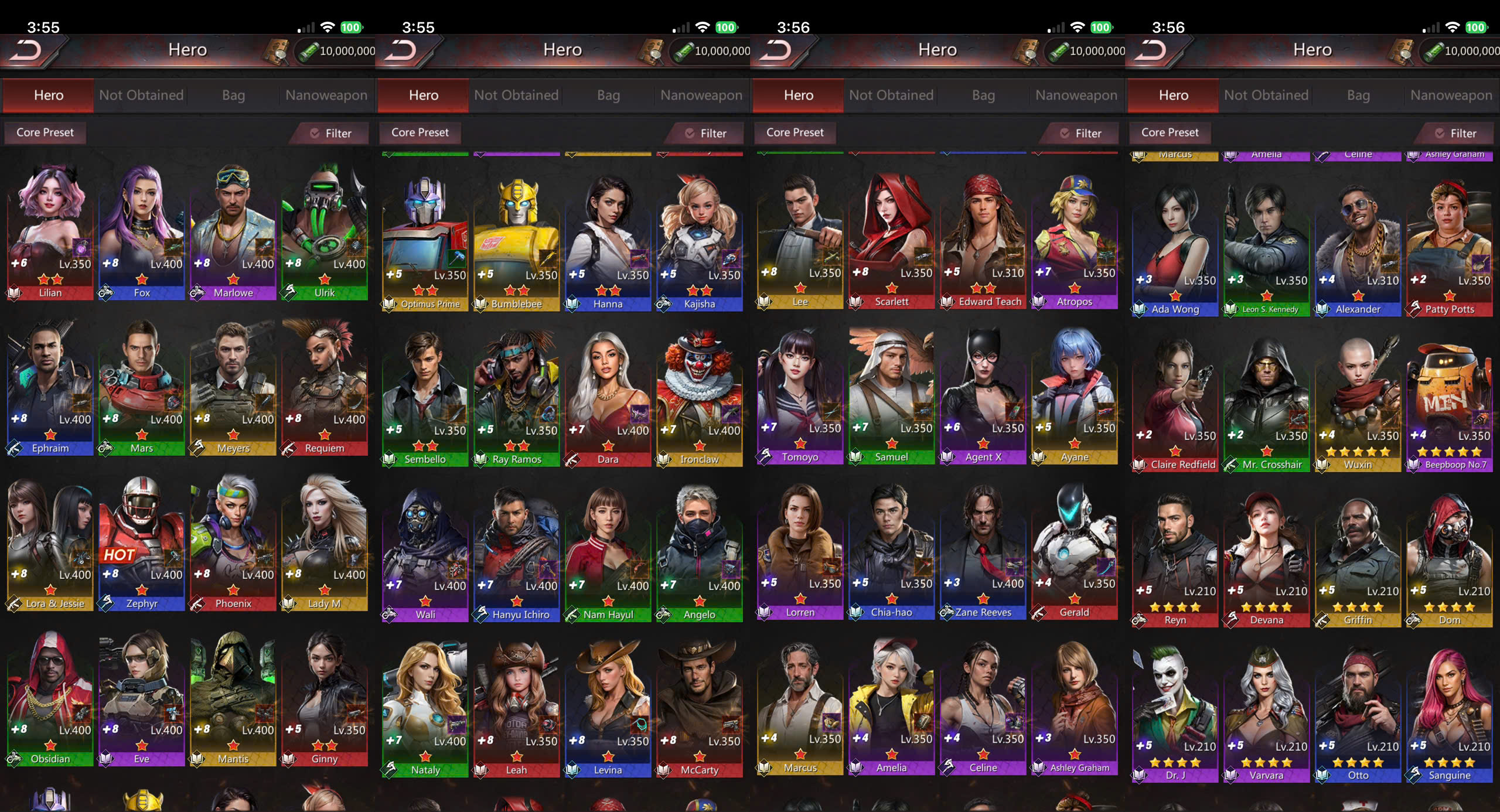Select Edward Teach's hero card

coord(983,240)
